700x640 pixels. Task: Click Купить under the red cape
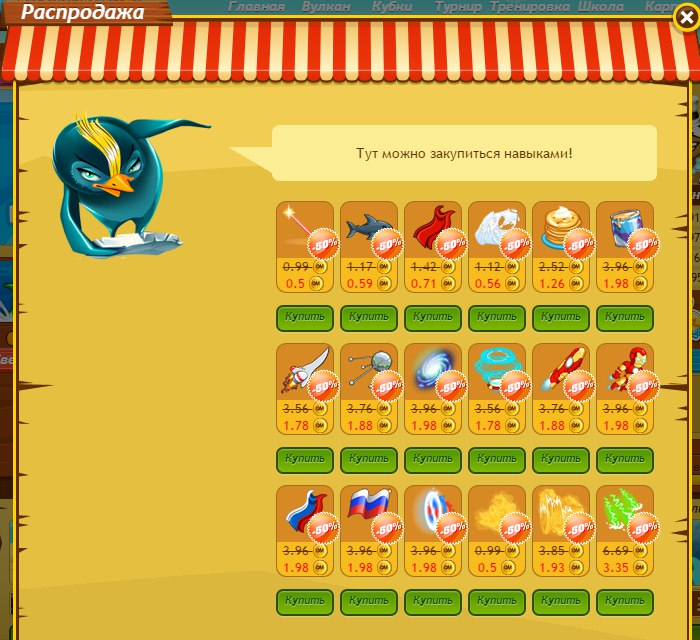click(x=433, y=317)
